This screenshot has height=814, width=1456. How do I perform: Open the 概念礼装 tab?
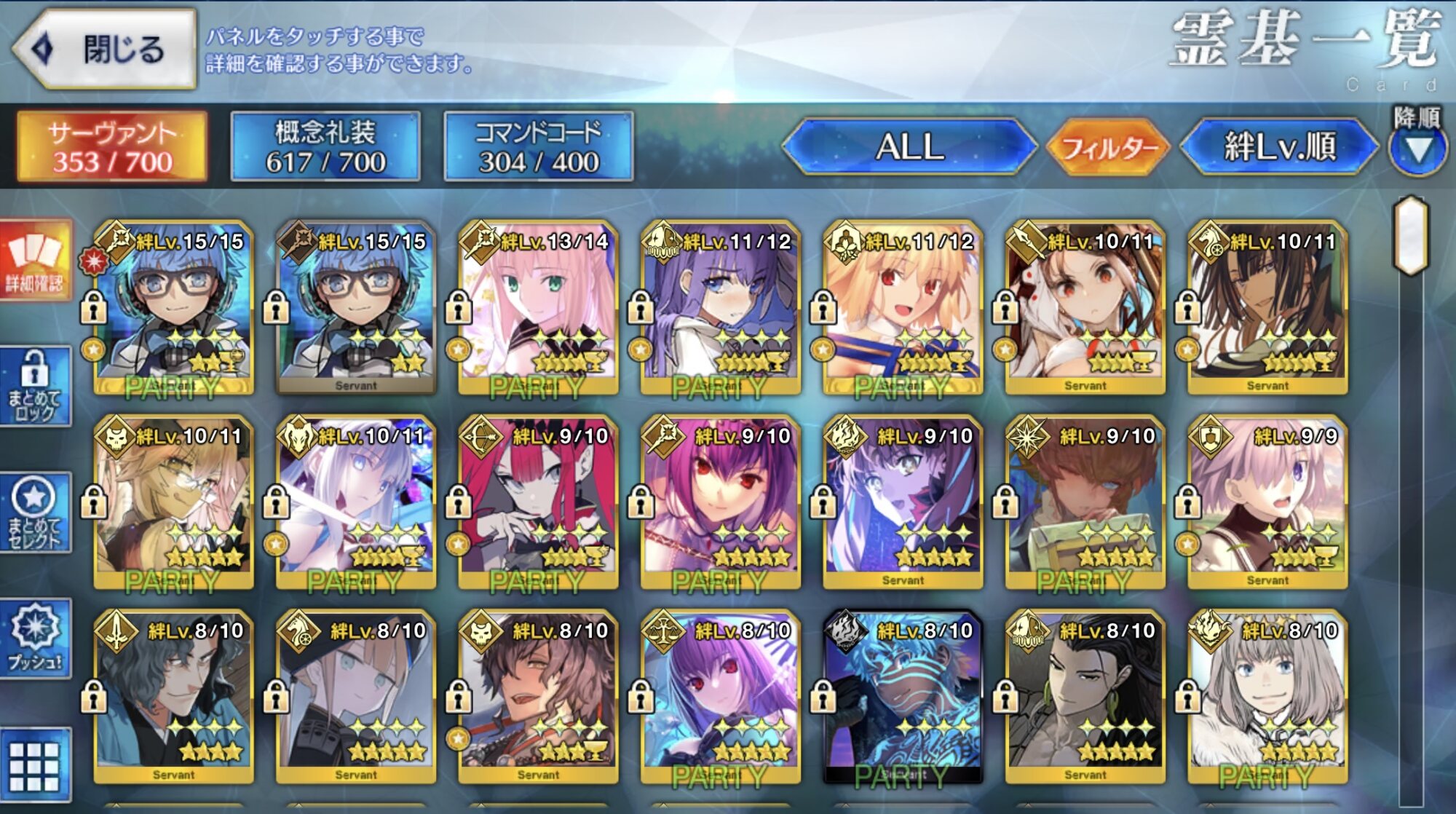(x=325, y=146)
